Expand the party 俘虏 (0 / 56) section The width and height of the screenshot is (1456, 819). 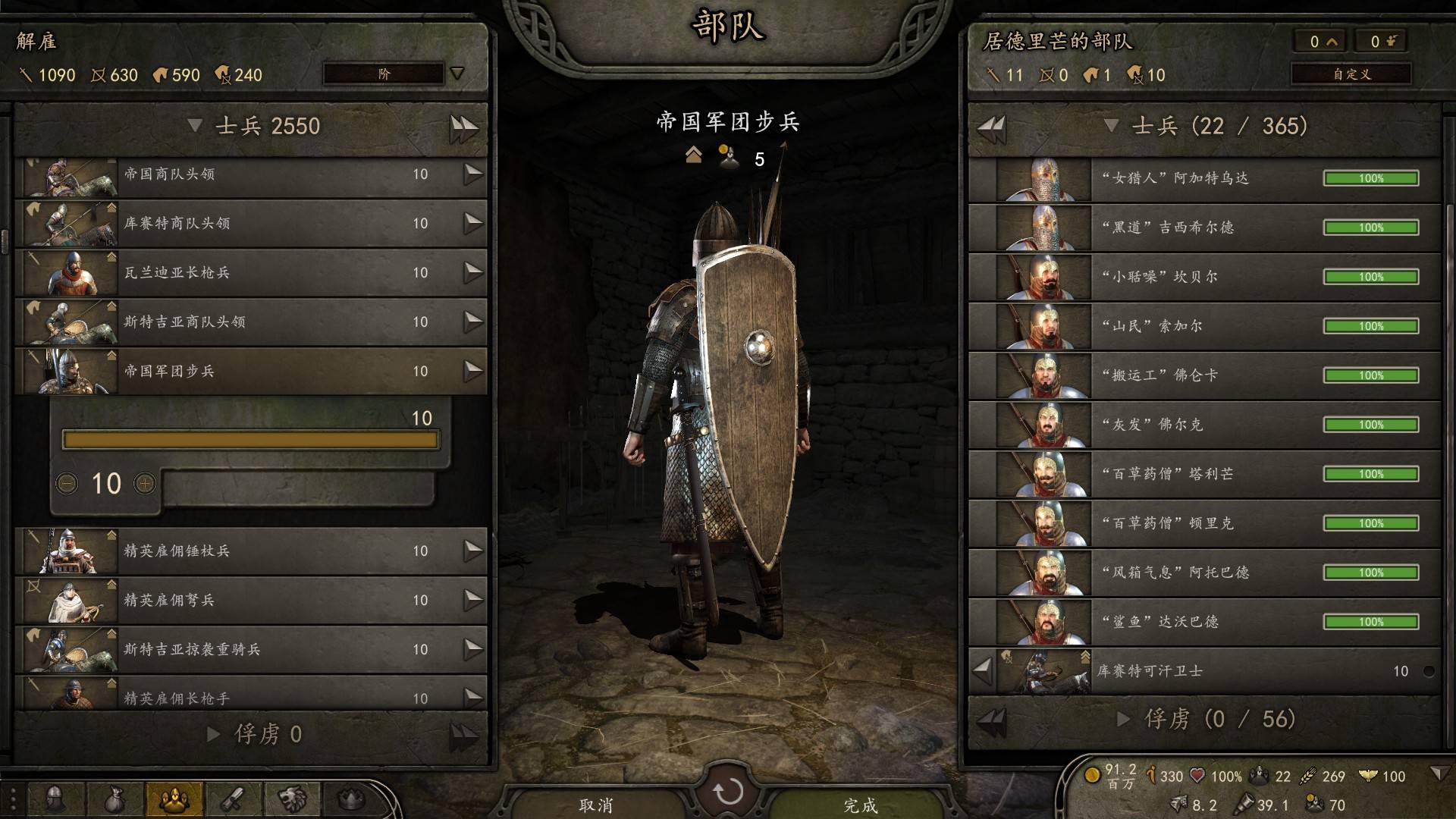pyautogui.click(x=1123, y=719)
